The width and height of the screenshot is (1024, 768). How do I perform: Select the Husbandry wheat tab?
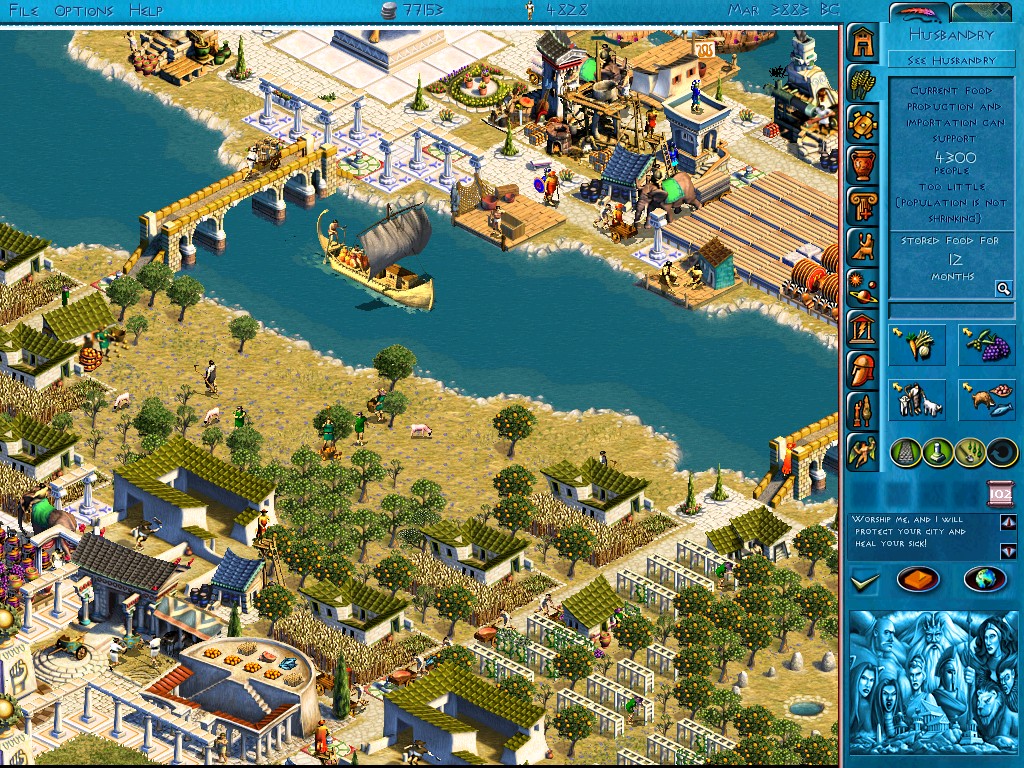(862, 82)
